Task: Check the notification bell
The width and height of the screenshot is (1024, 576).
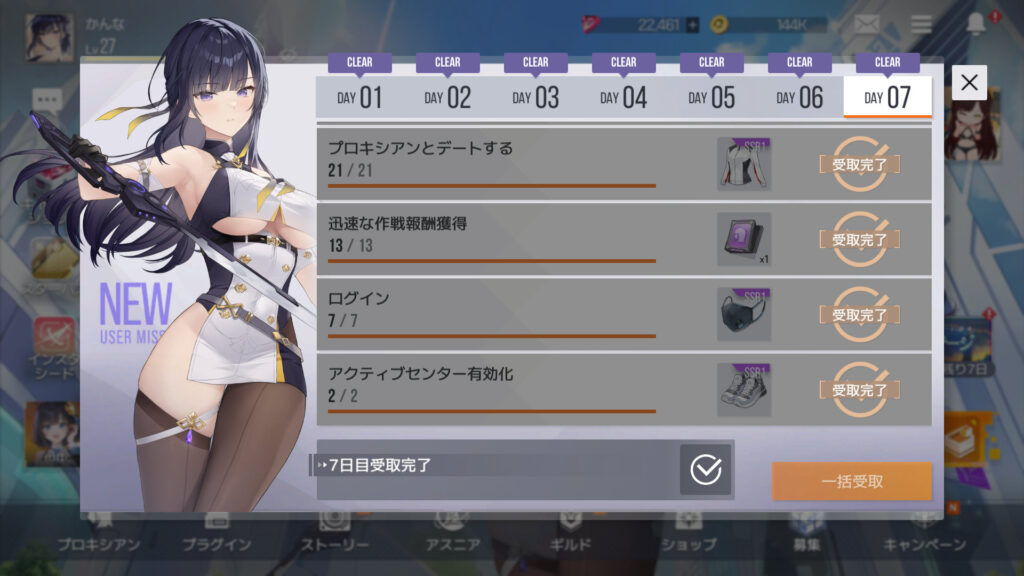Action: coord(975,25)
